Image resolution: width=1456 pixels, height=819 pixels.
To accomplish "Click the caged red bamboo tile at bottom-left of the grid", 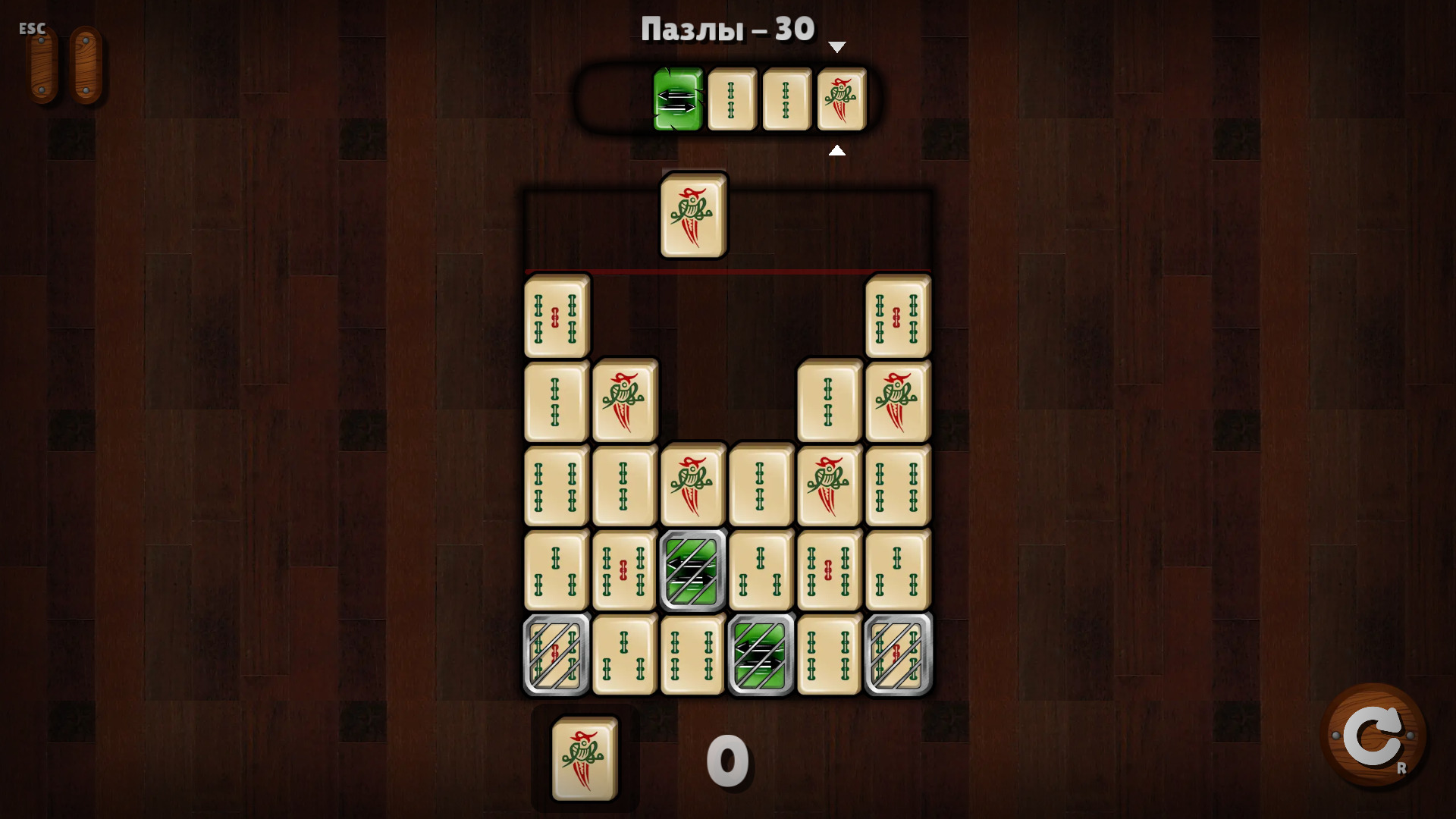I will click(556, 654).
